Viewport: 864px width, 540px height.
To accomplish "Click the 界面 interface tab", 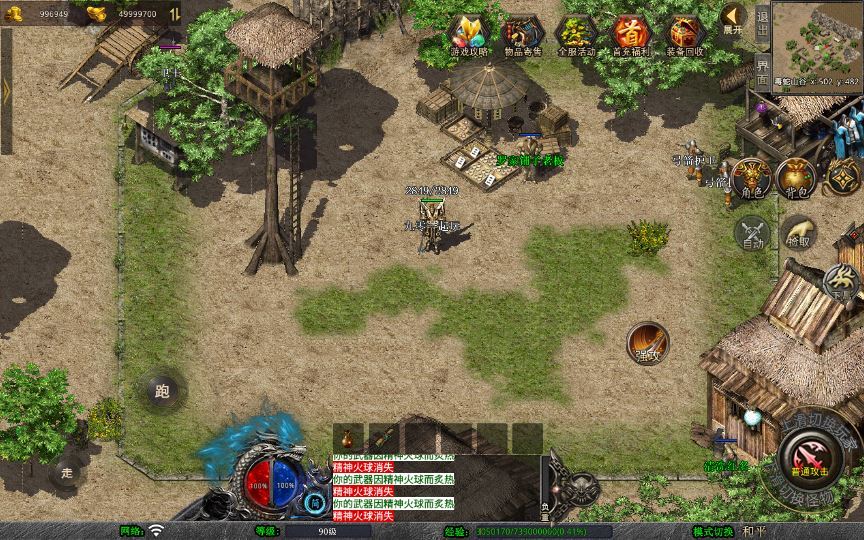I will click(x=762, y=72).
